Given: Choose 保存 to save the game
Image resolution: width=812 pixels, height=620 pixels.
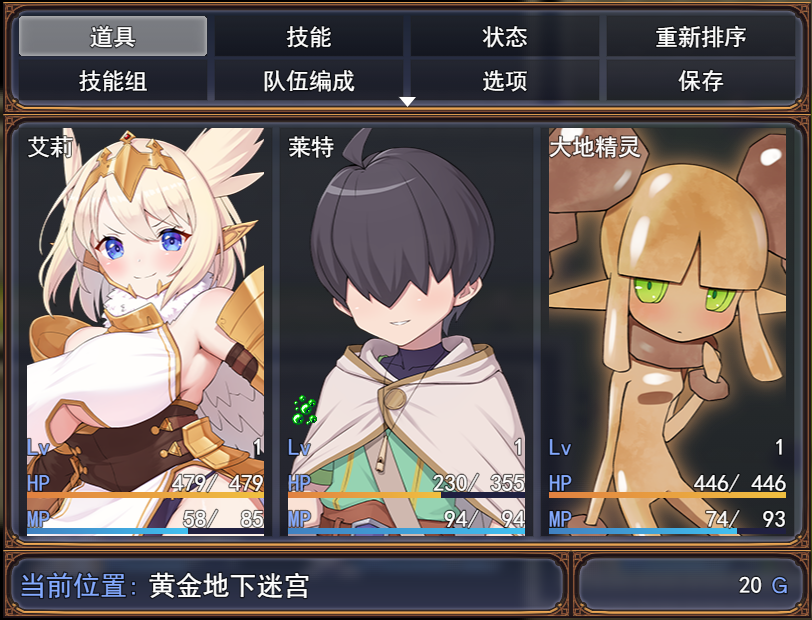Looking at the screenshot, I should pyautogui.click(x=700, y=81).
